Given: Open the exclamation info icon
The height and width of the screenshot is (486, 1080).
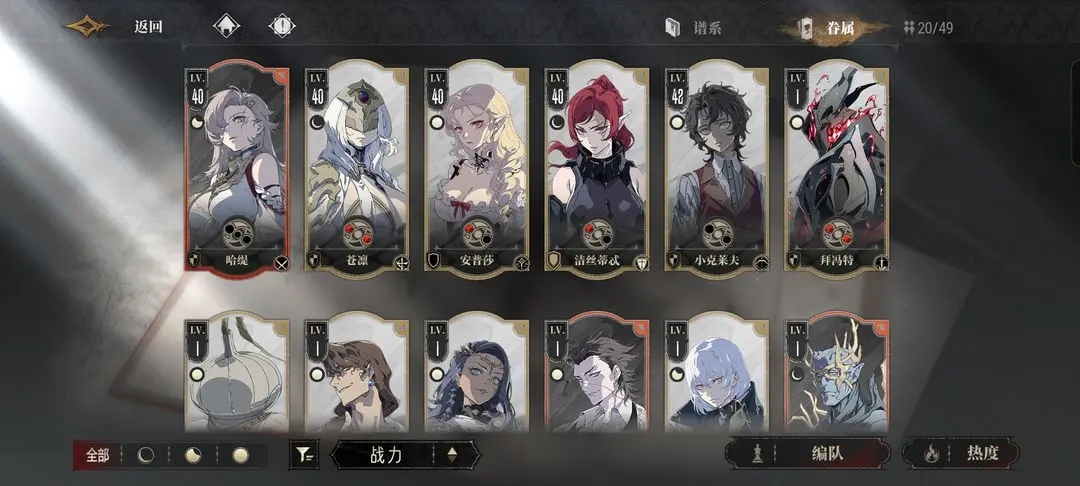Looking at the screenshot, I should [283, 27].
